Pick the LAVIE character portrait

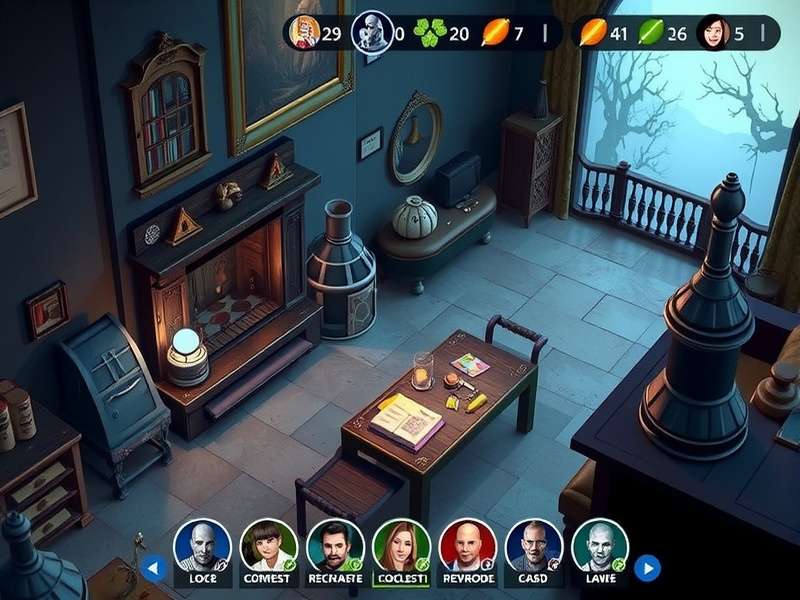pyautogui.click(x=600, y=545)
